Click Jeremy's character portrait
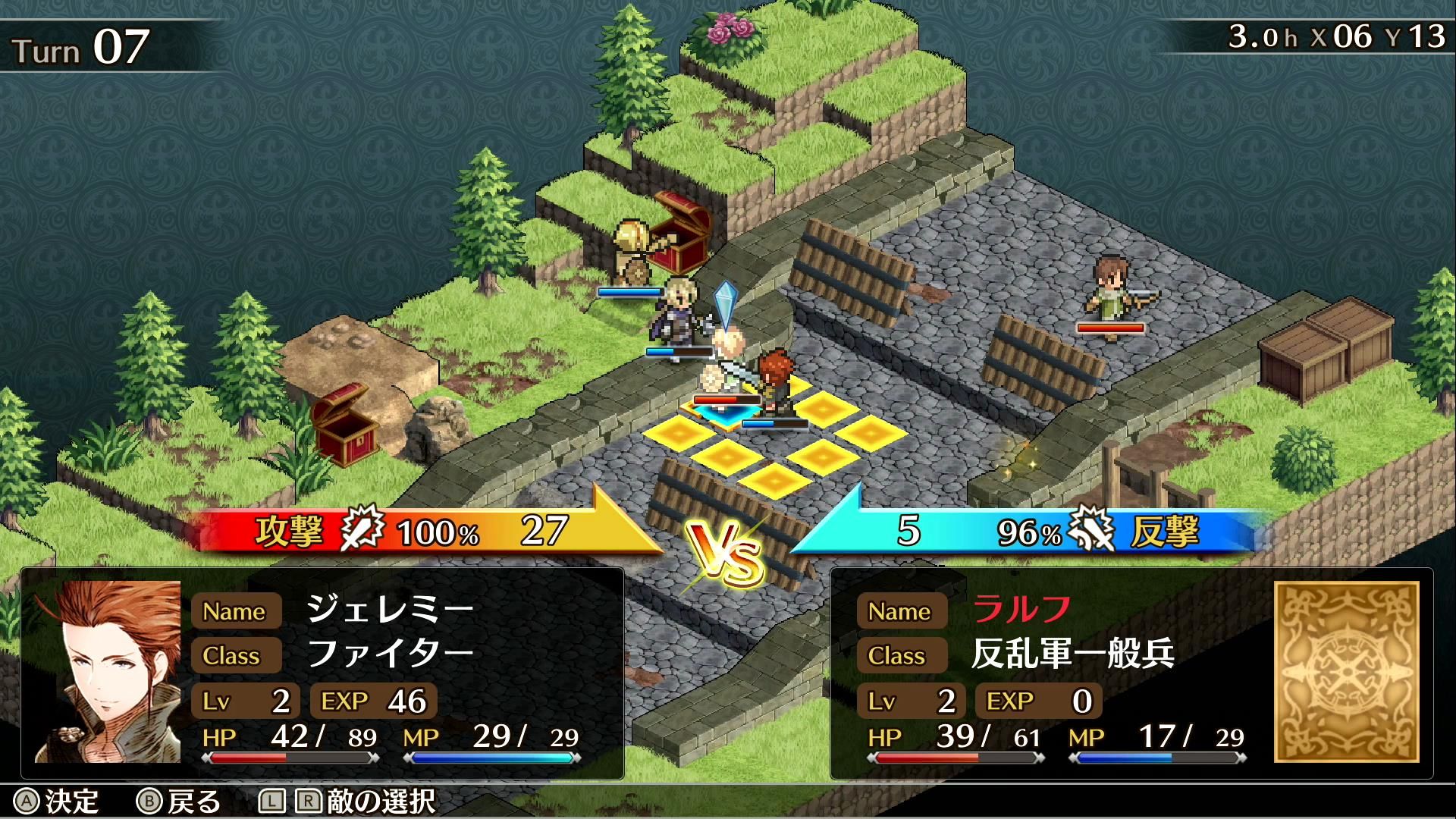The height and width of the screenshot is (819, 1456). point(108,672)
